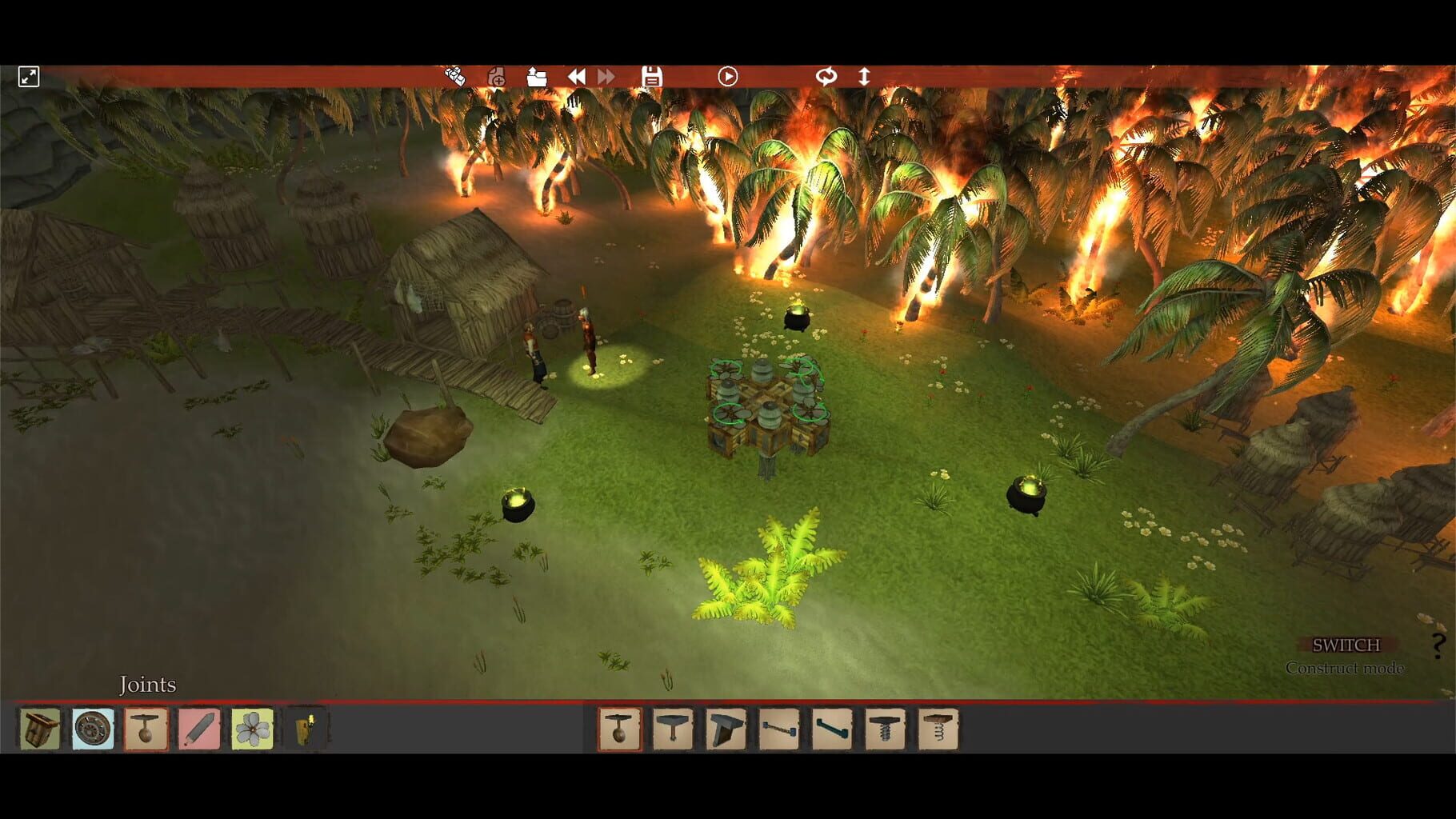Viewport: 1456px width, 819px height.
Task: Select the ball joint piece
Action: click(x=618, y=730)
